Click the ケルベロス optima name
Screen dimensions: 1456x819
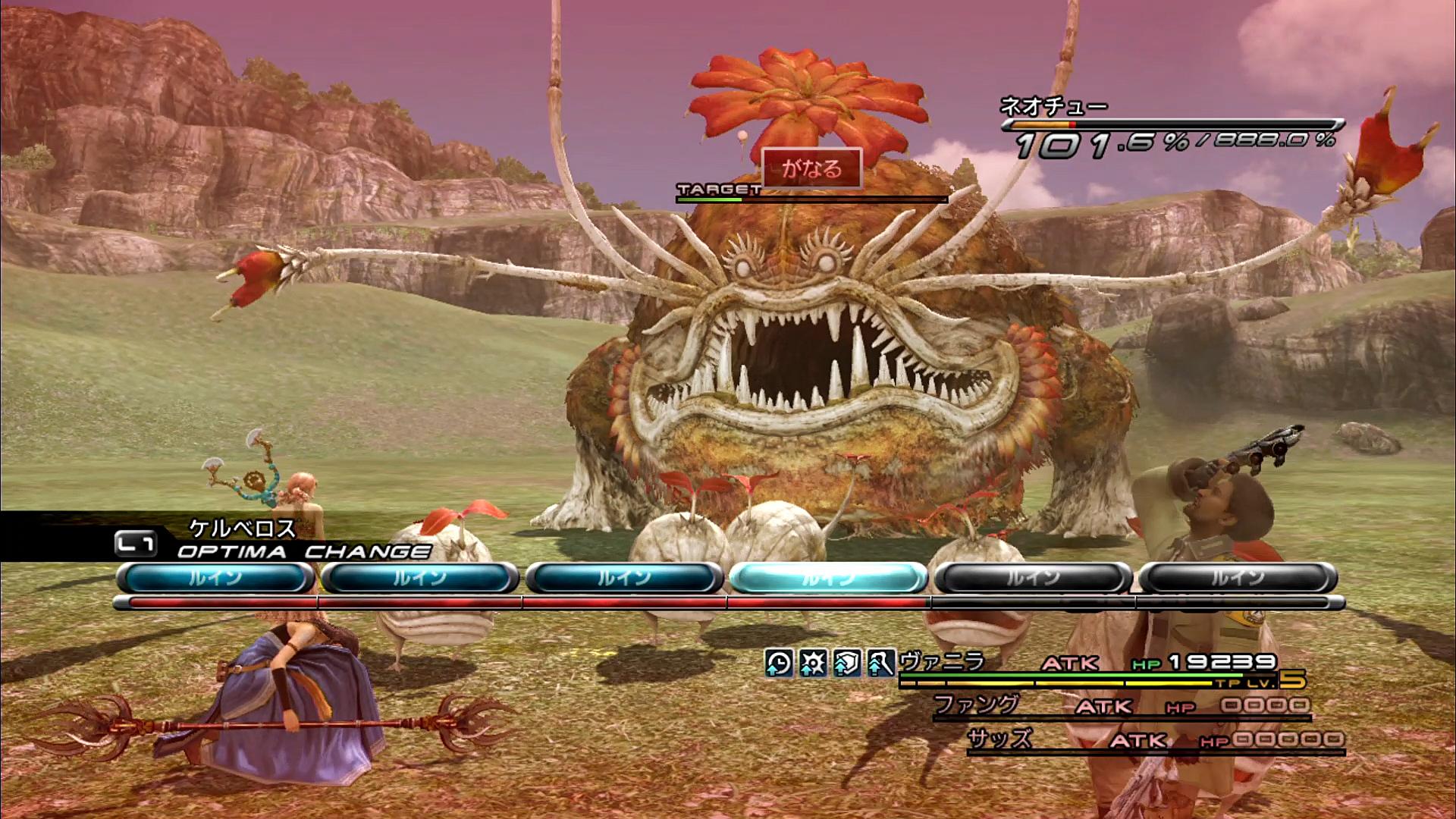coord(242,528)
